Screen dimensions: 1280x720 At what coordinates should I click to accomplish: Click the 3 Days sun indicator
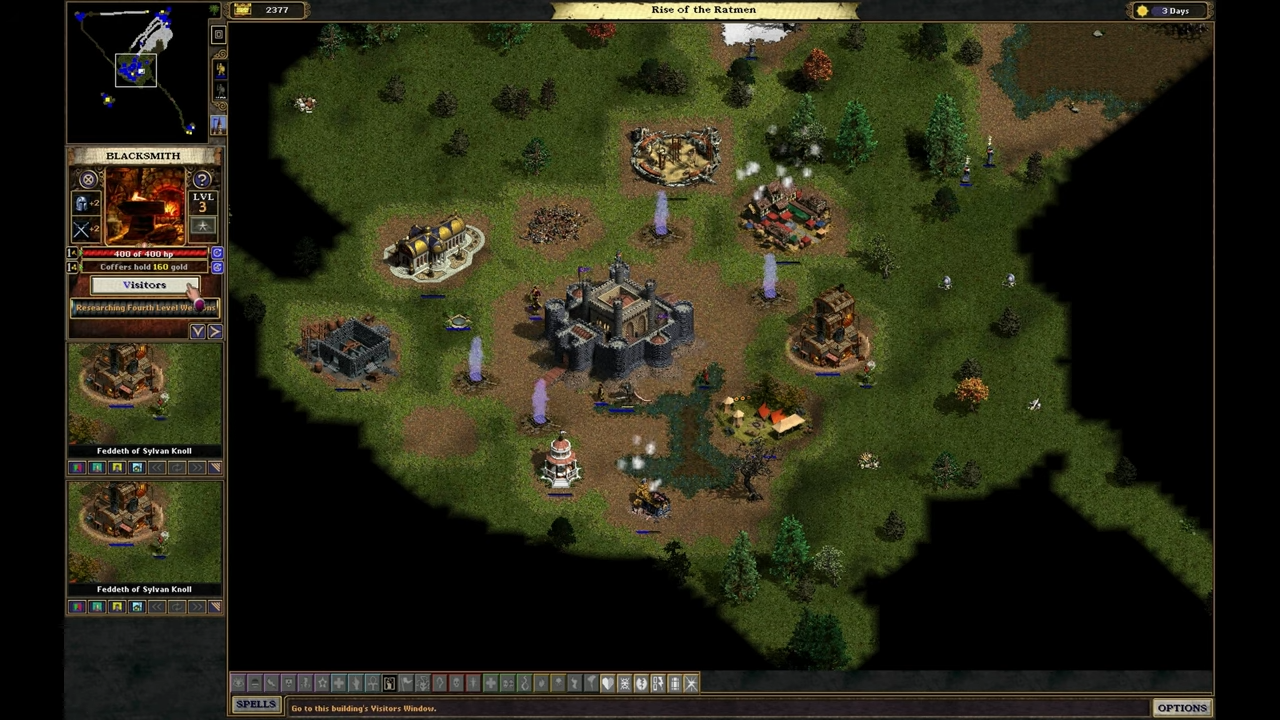tap(1166, 11)
